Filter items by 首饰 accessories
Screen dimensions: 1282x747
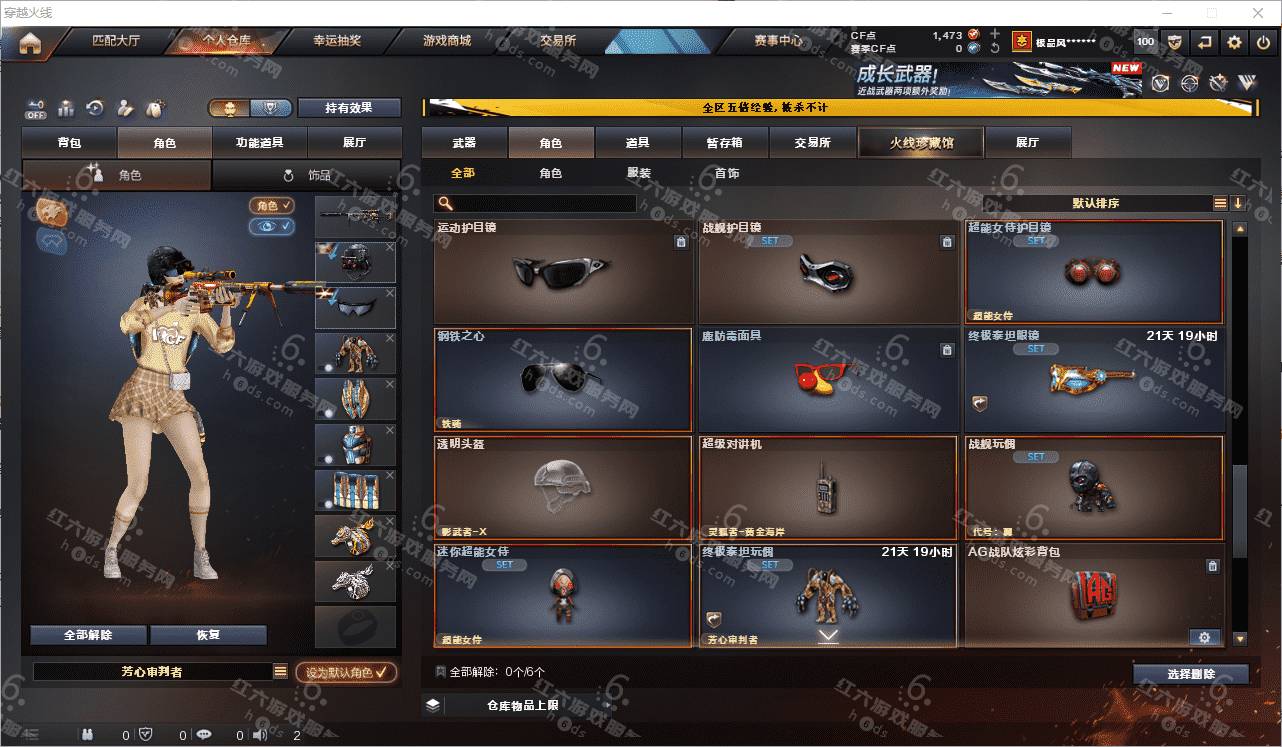pos(727,174)
